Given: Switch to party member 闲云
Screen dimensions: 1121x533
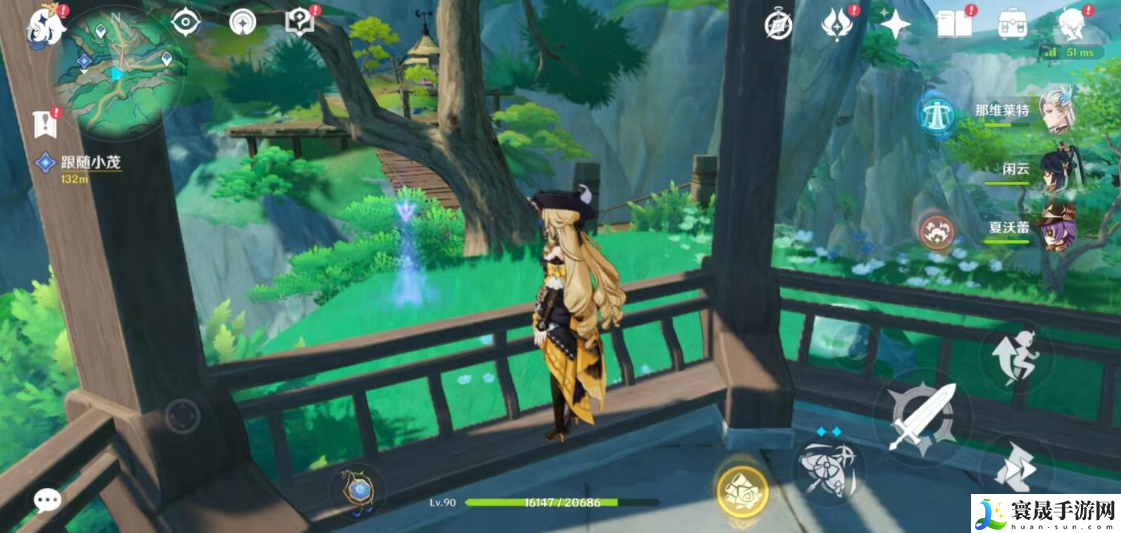Looking at the screenshot, I should tap(1056, 169).
